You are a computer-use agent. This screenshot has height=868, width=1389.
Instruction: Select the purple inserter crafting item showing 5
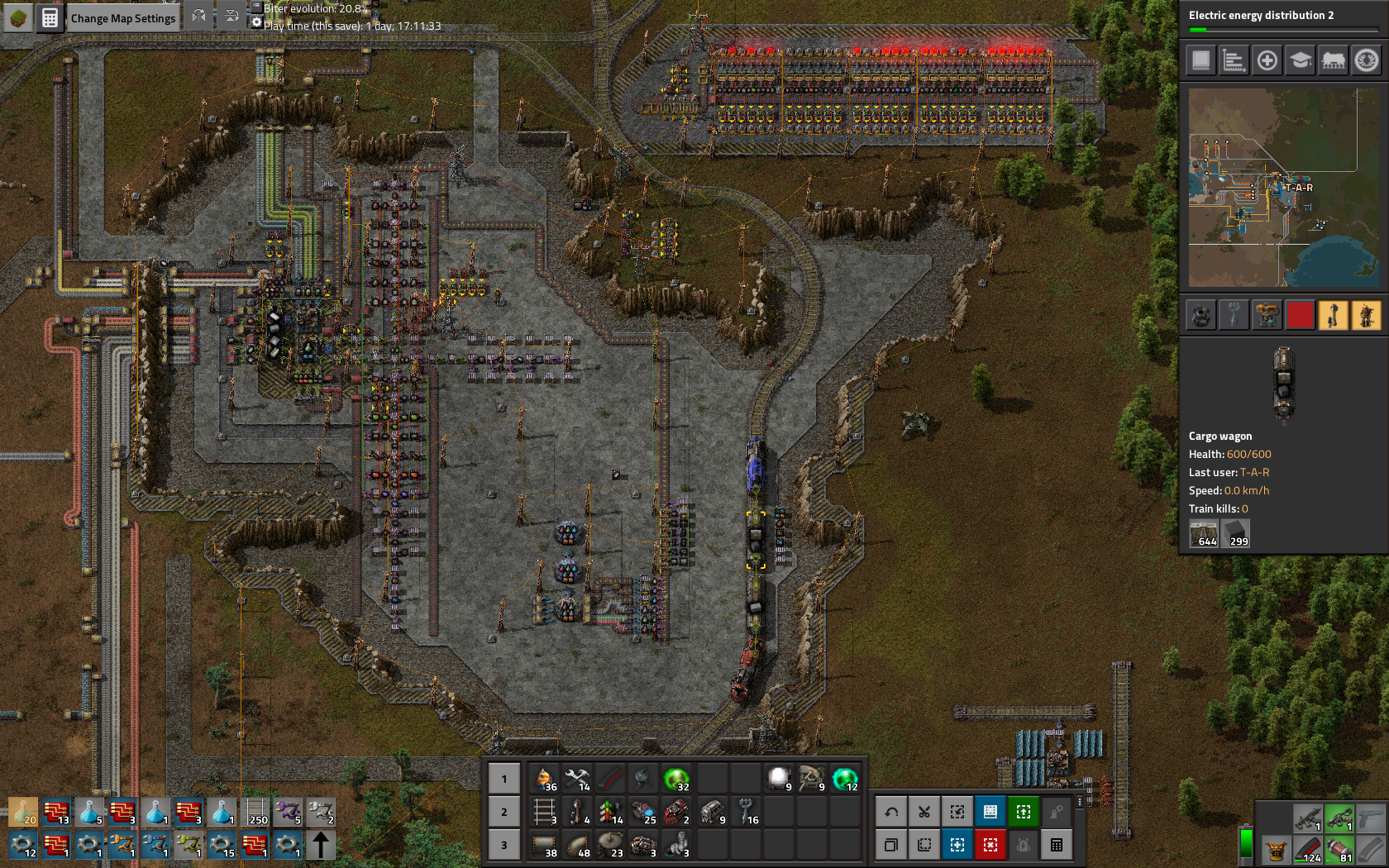click(x=288, y=812)
